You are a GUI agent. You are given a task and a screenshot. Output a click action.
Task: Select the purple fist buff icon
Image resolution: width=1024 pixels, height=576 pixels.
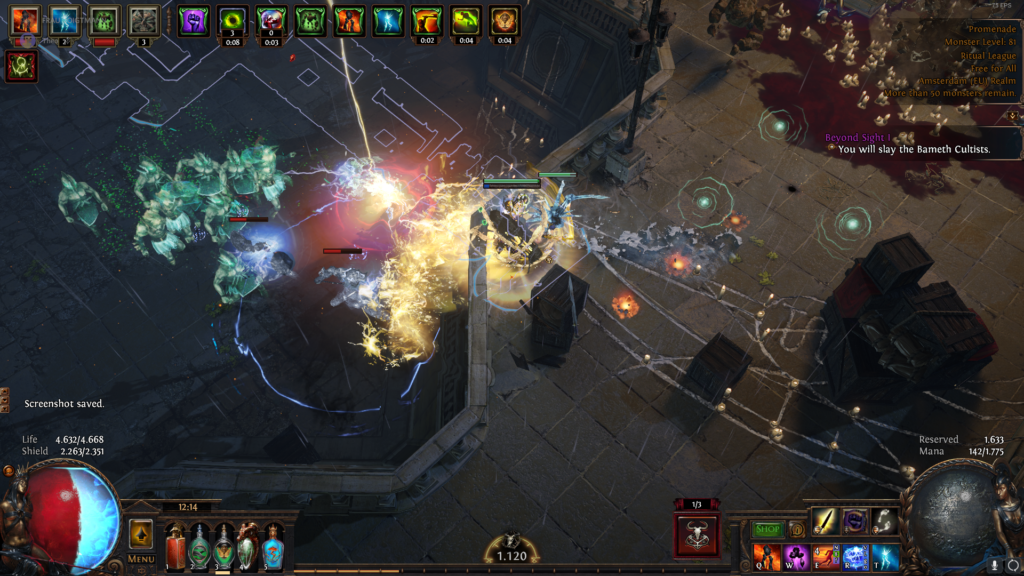(193, 19)
